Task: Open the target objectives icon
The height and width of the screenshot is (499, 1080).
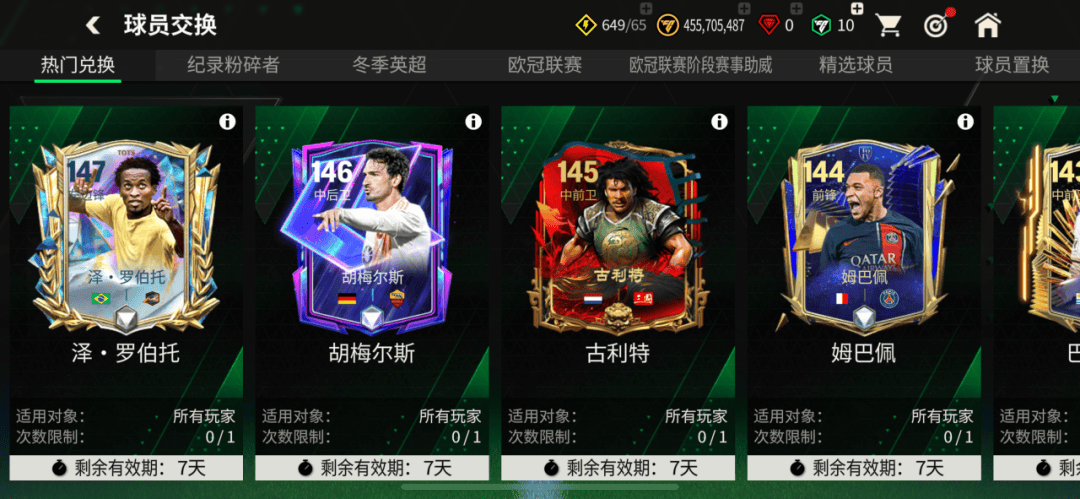Action: pyautogui.click(x=937, y=25)
